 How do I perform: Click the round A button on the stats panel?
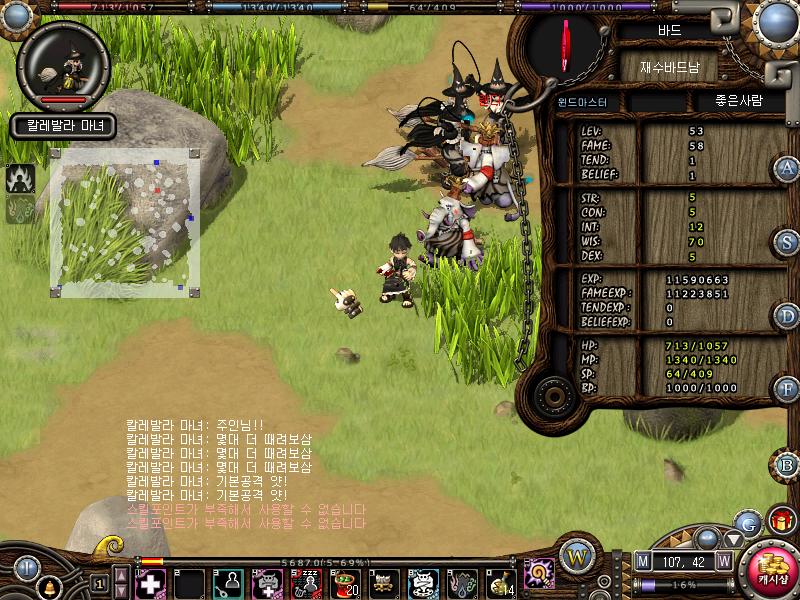[x=787, y=168]
